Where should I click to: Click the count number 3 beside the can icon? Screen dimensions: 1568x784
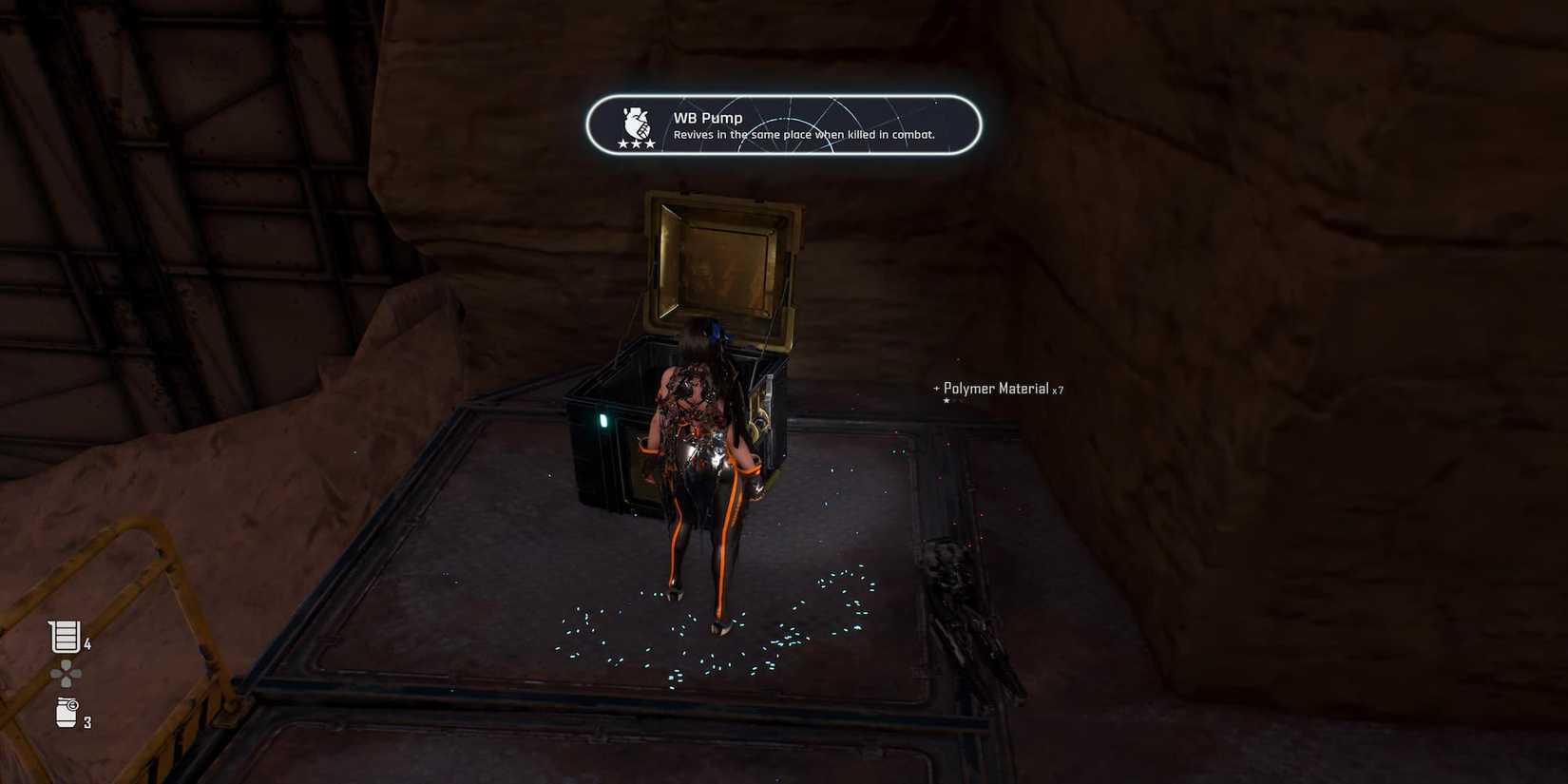(x=86, y=721)
